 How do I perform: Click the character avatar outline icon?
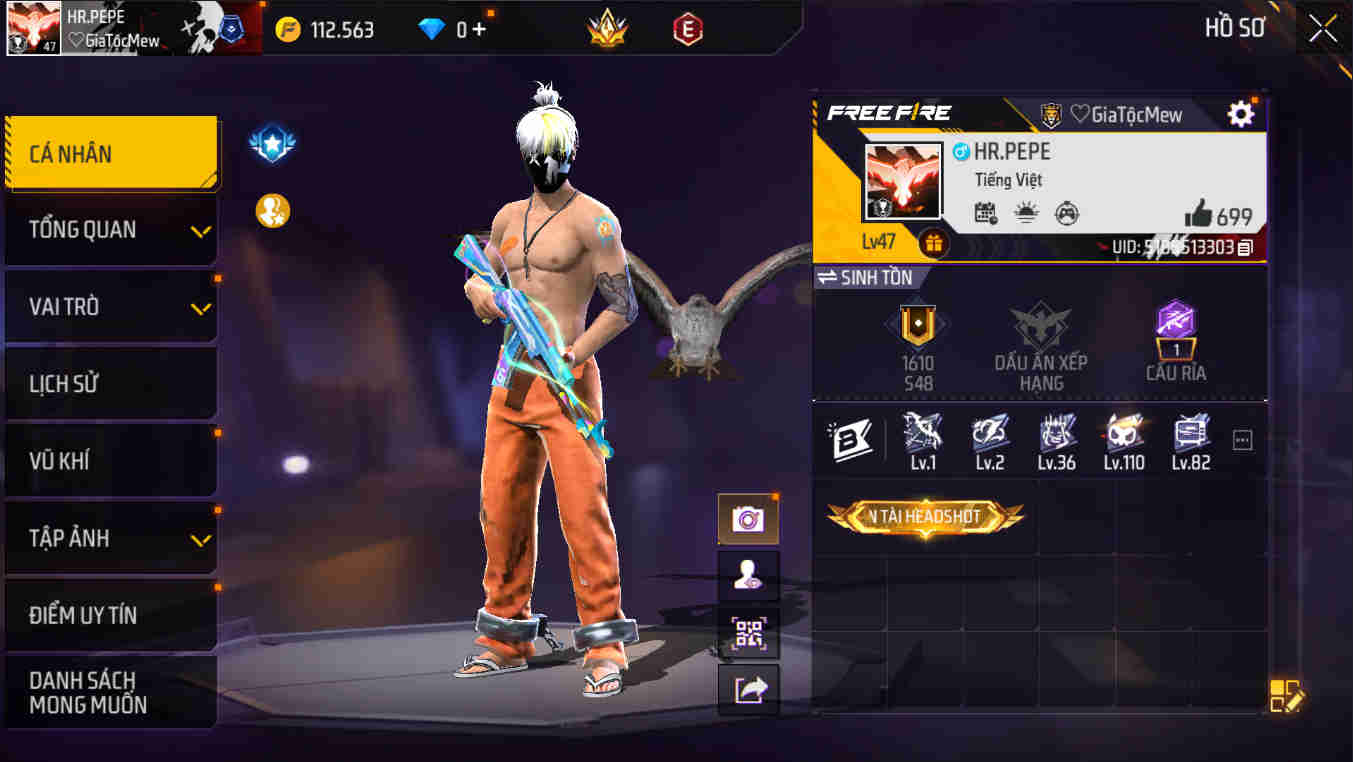coord(749,576)
